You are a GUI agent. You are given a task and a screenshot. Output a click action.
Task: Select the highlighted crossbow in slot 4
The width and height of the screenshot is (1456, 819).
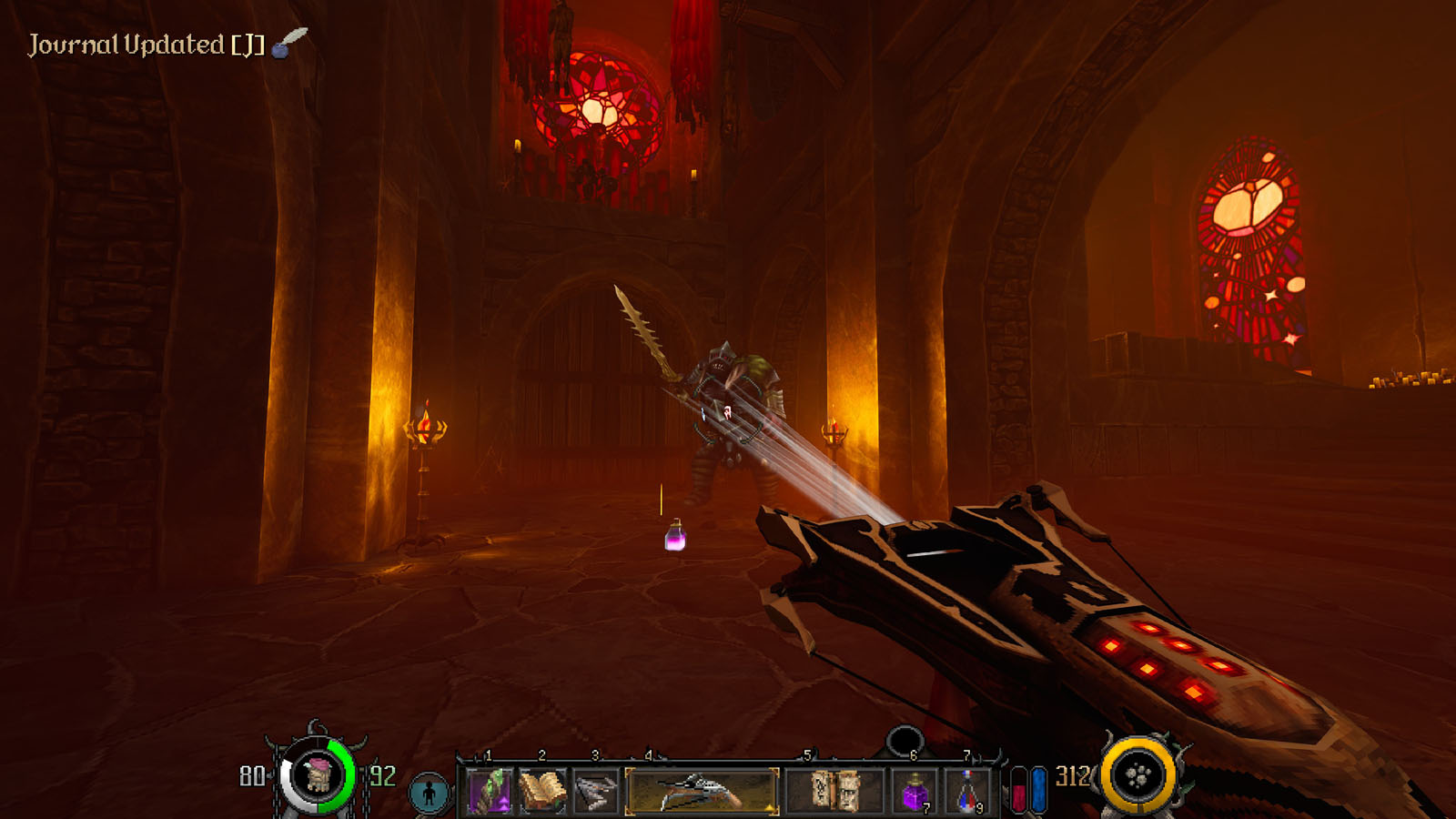click(702, 790)
